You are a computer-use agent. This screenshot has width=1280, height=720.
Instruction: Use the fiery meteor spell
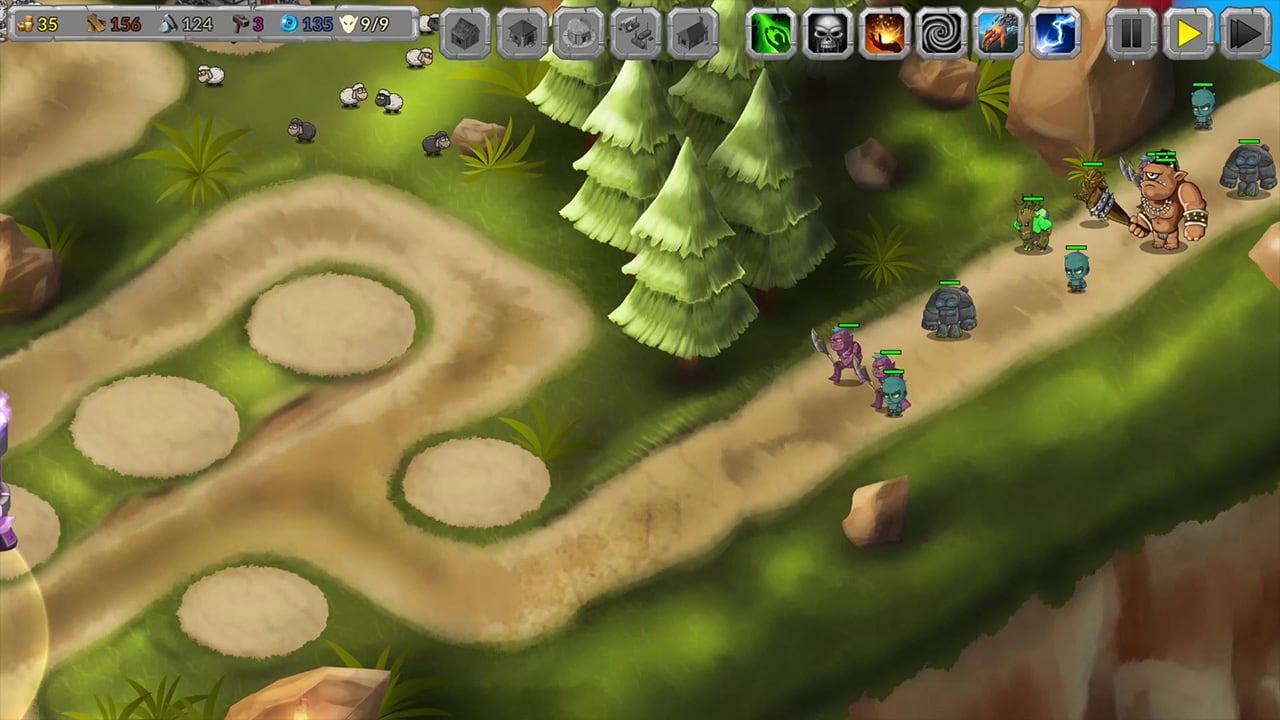[x=885, y=33]
